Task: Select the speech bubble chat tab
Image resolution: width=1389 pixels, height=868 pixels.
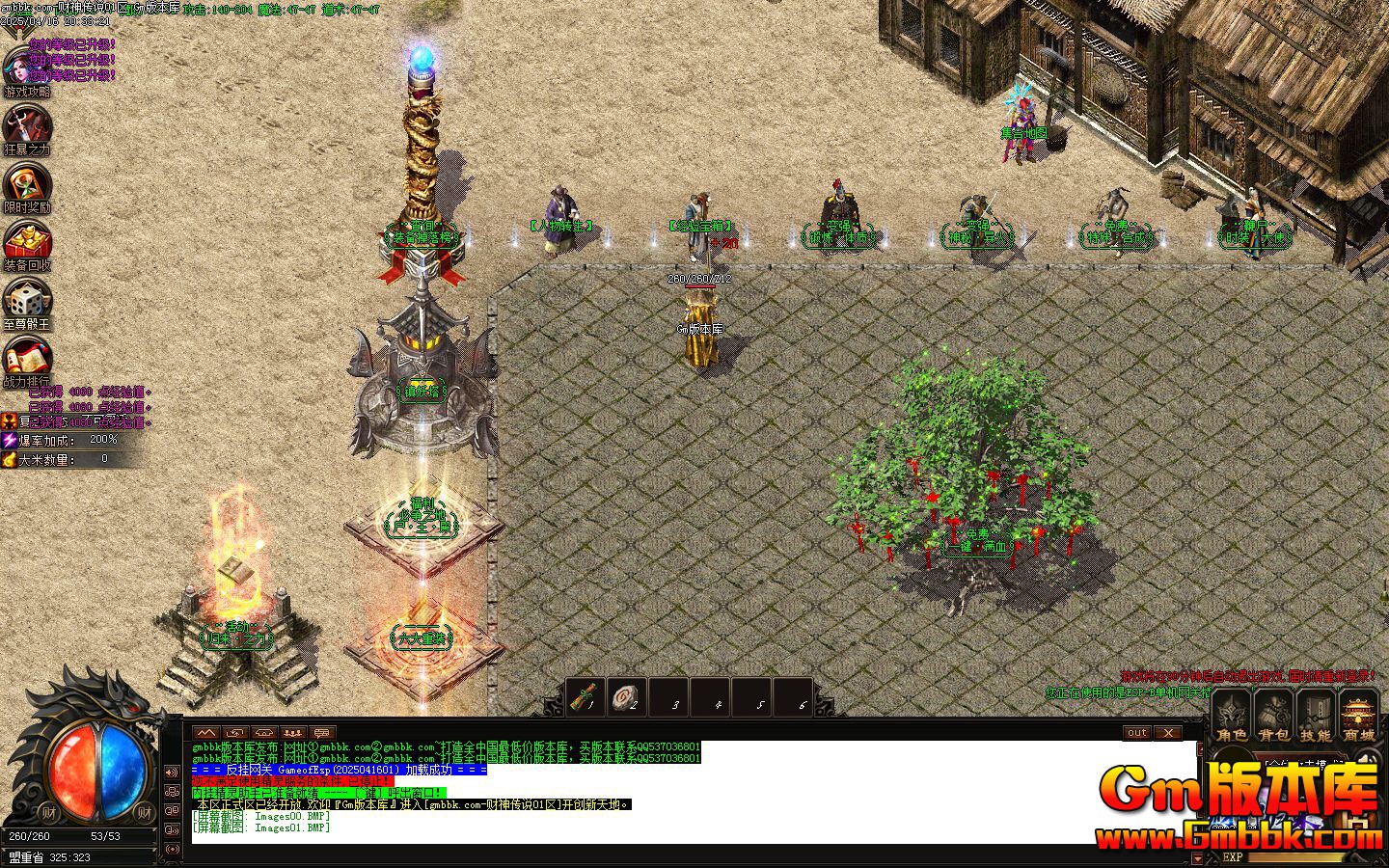Action: (322, 733)
